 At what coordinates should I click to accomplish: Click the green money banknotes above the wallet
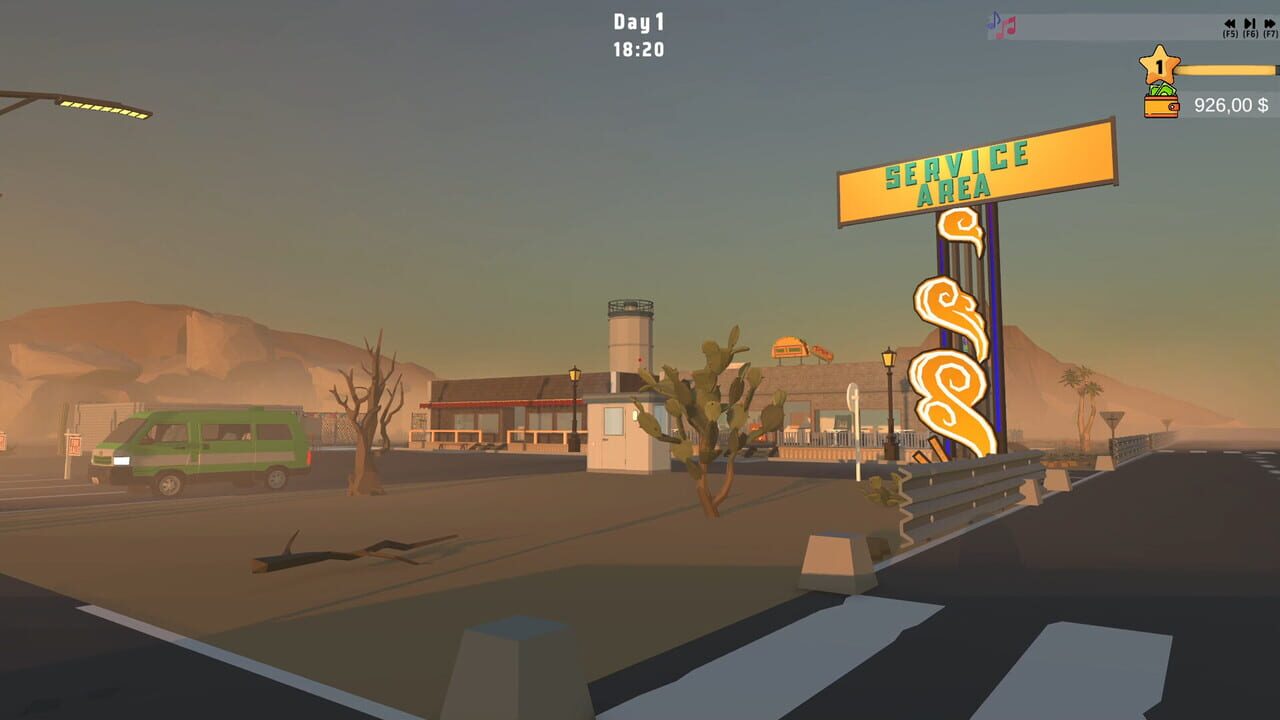click(x=1162, y=90)
